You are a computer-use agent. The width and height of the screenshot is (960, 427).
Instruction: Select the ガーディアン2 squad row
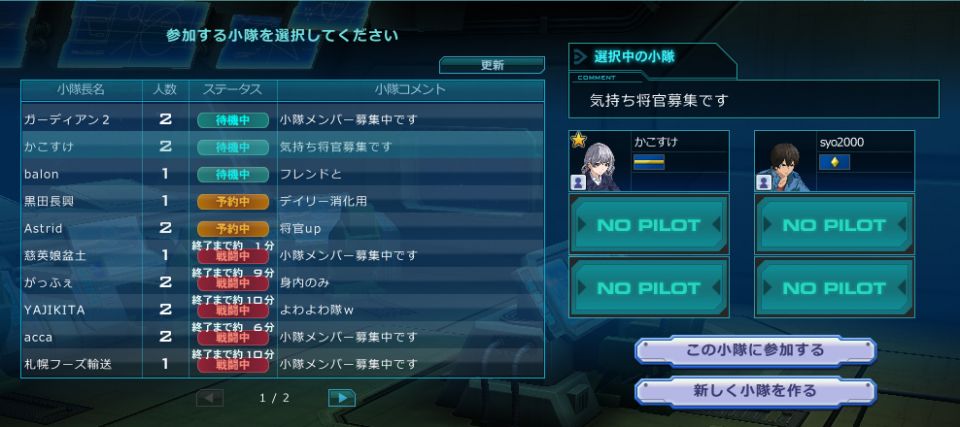282,119
